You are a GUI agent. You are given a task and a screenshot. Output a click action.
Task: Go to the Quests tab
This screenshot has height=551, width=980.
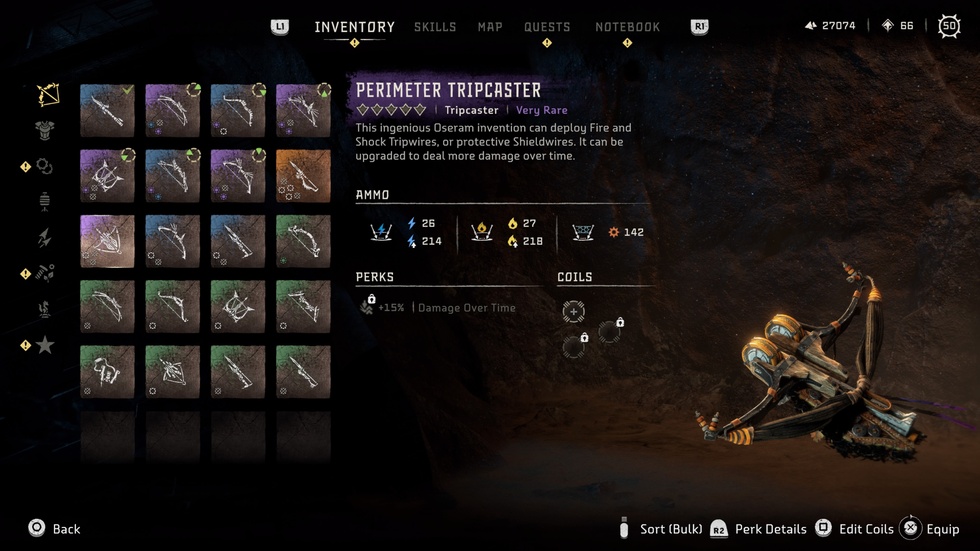tap(547, 27)
